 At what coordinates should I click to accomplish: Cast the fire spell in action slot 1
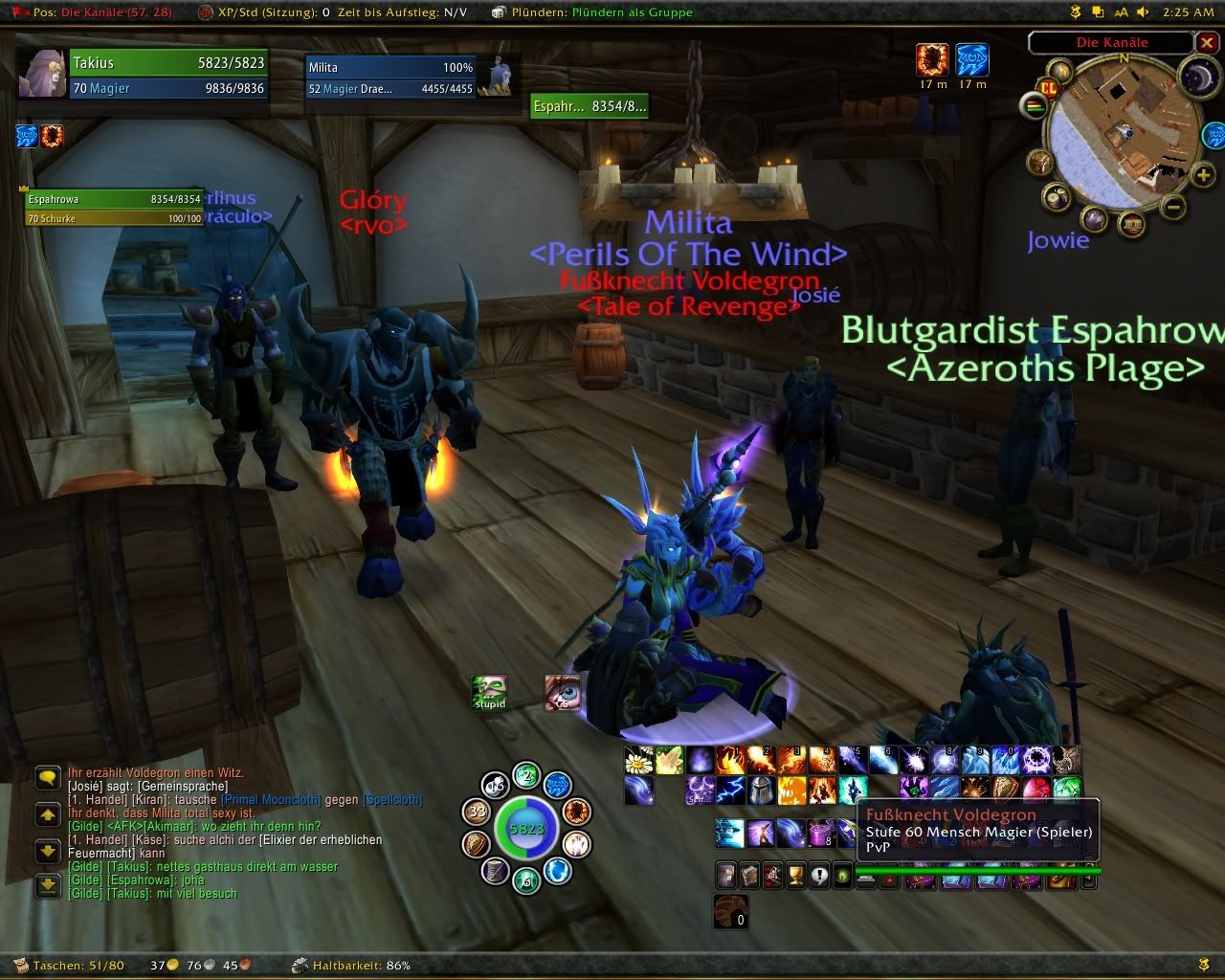[x=730, y=760]
